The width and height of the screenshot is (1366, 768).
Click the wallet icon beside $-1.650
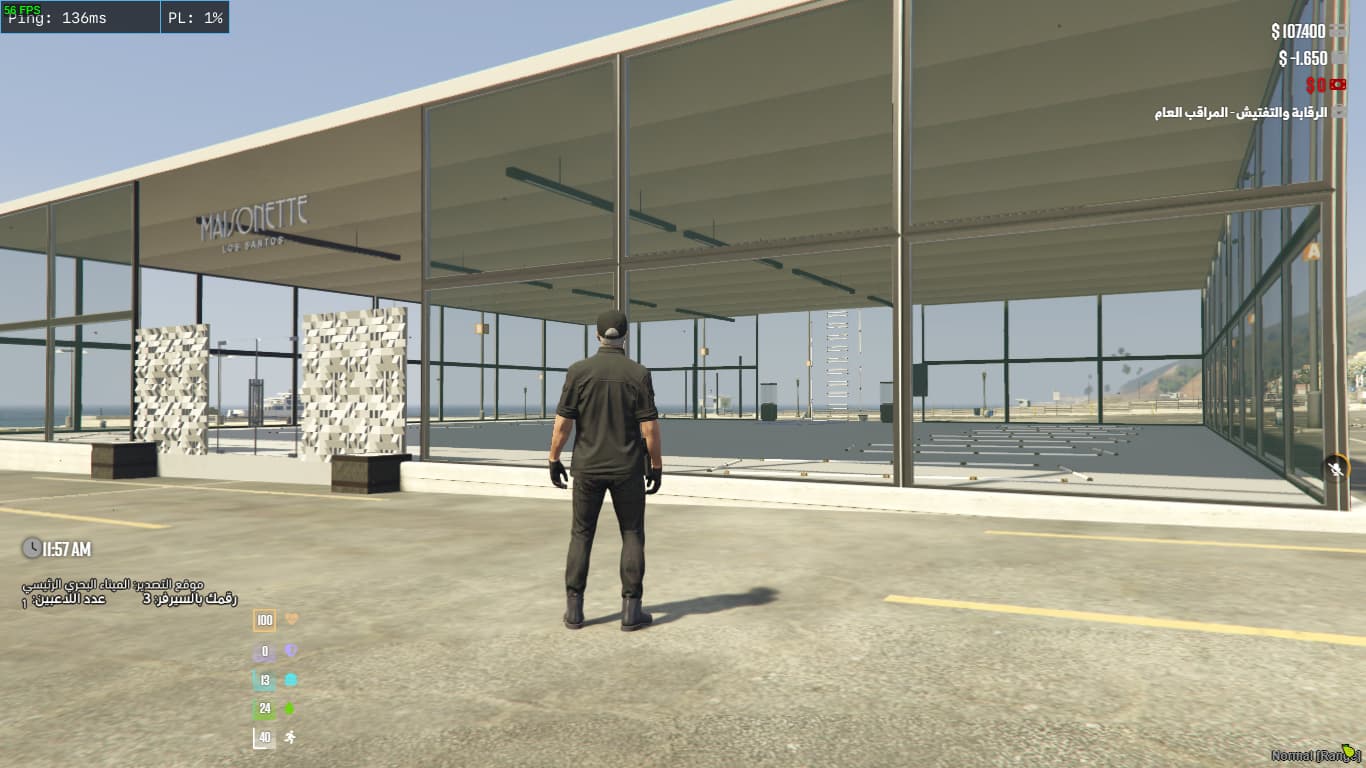(x=1337, y=58)
